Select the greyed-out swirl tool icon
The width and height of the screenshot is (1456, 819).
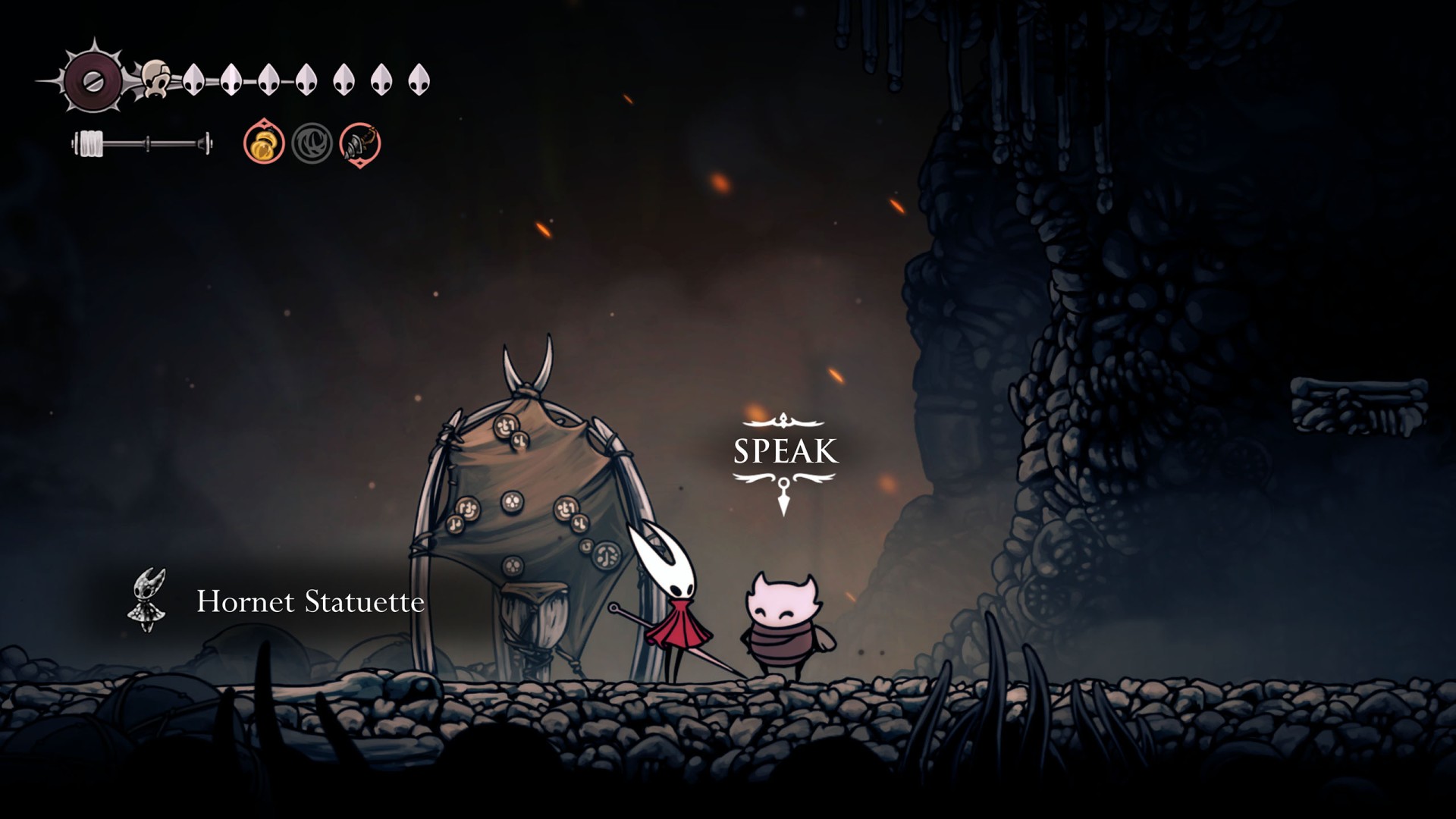coord(312,143)
